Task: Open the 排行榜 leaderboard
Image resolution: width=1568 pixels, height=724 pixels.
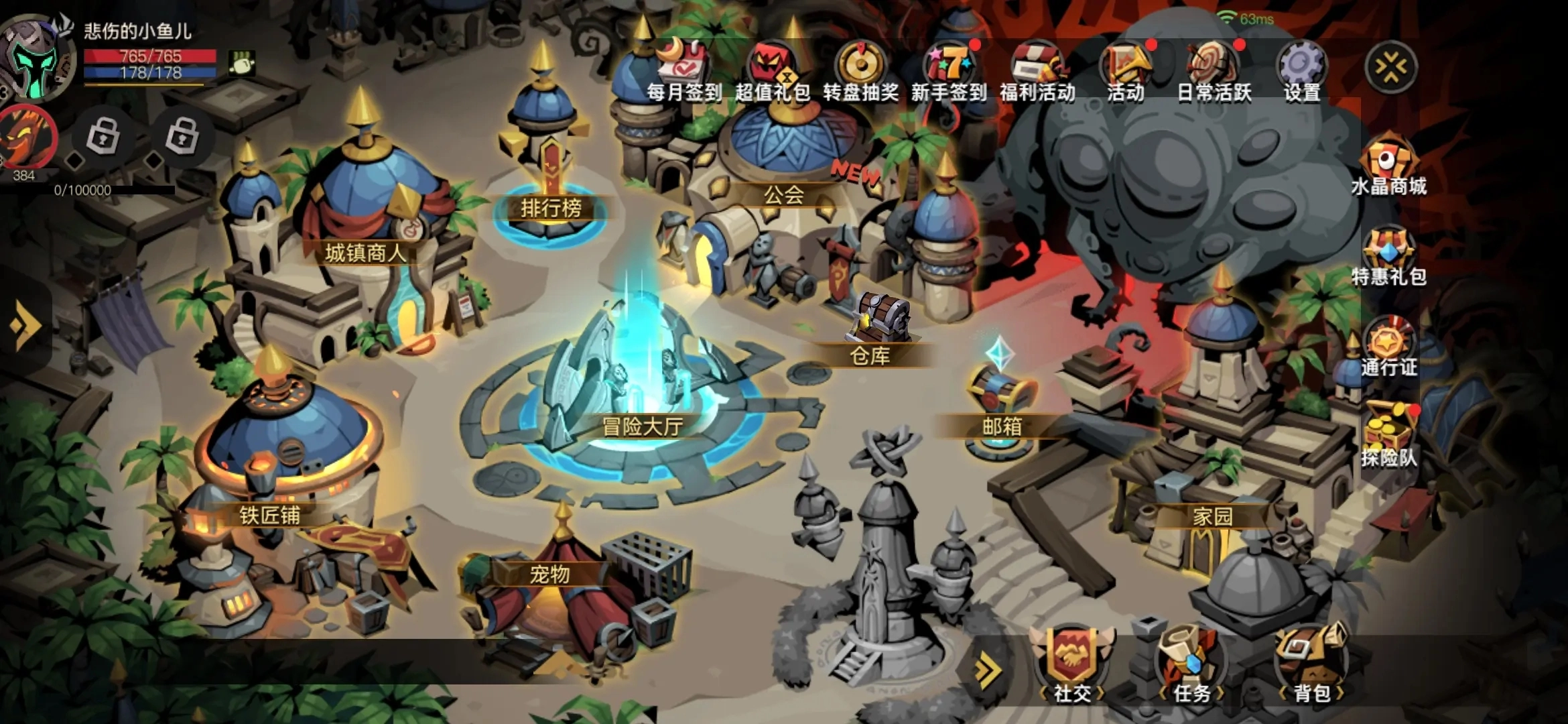Action: pos(551,194)
